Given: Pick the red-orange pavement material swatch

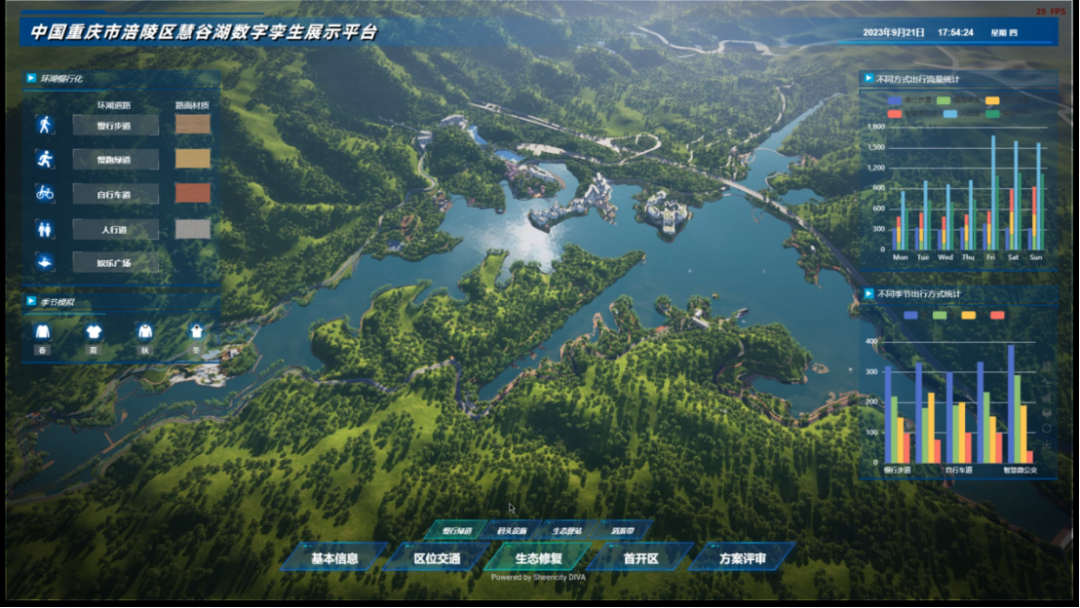Looking at the screenshot, I should [x=193, y=193].
